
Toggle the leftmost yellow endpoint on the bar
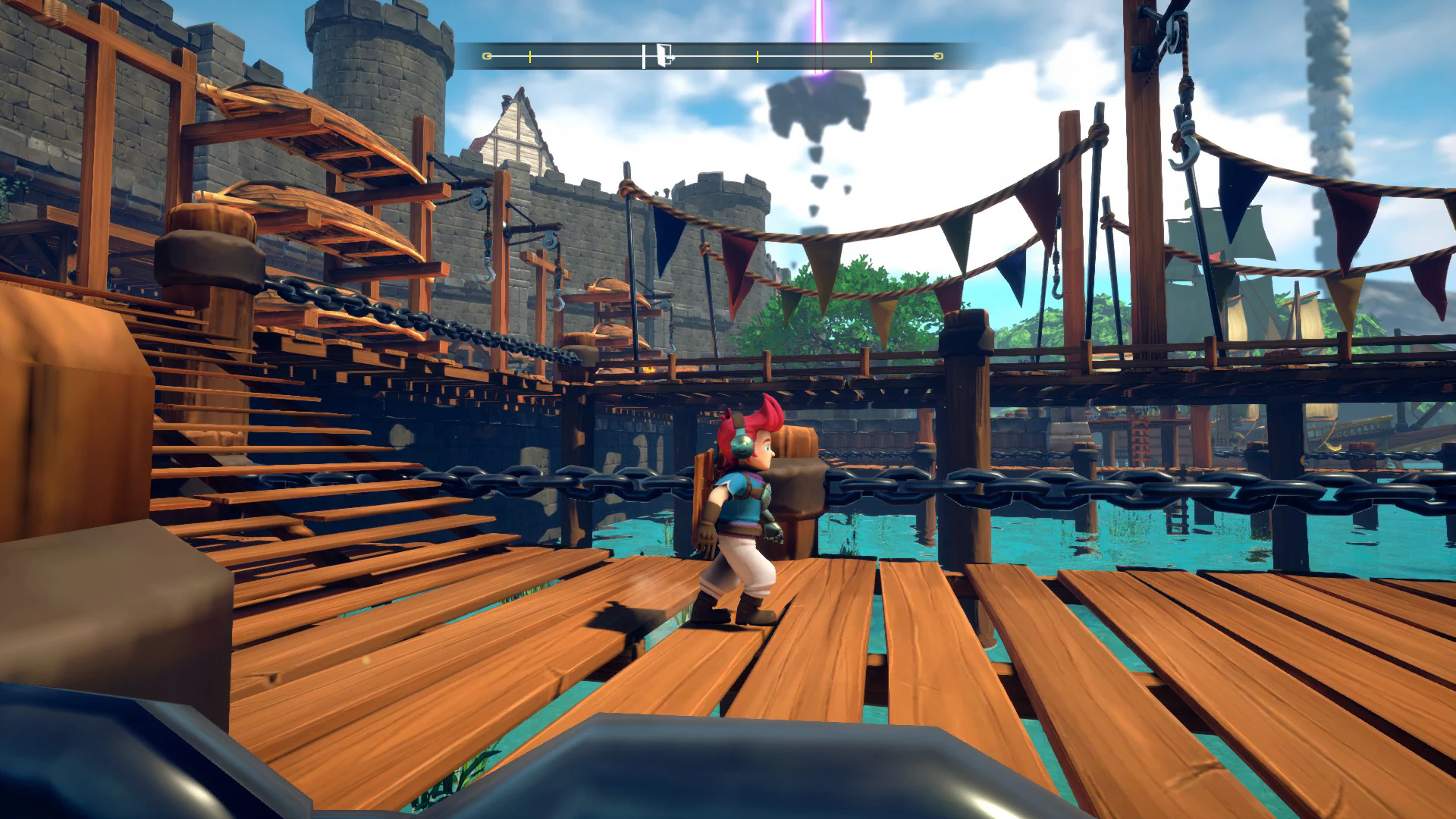[x=485, y=55]
